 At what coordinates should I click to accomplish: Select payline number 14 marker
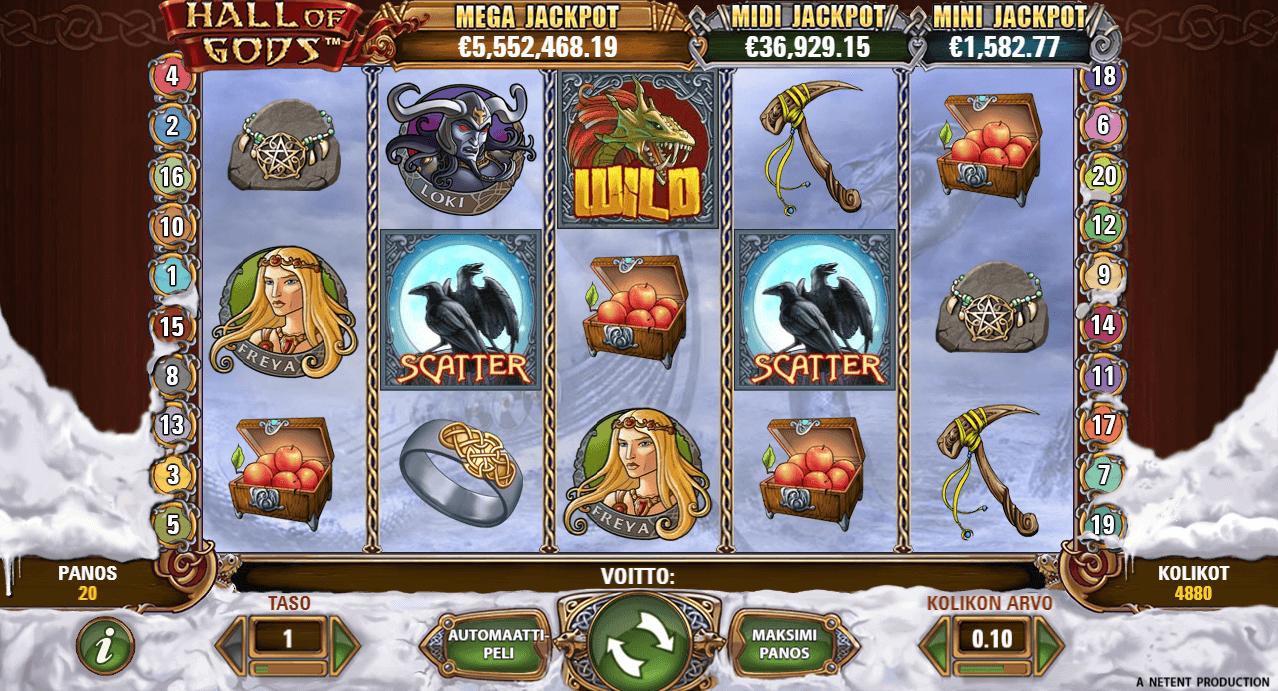tap(1103, 324)
